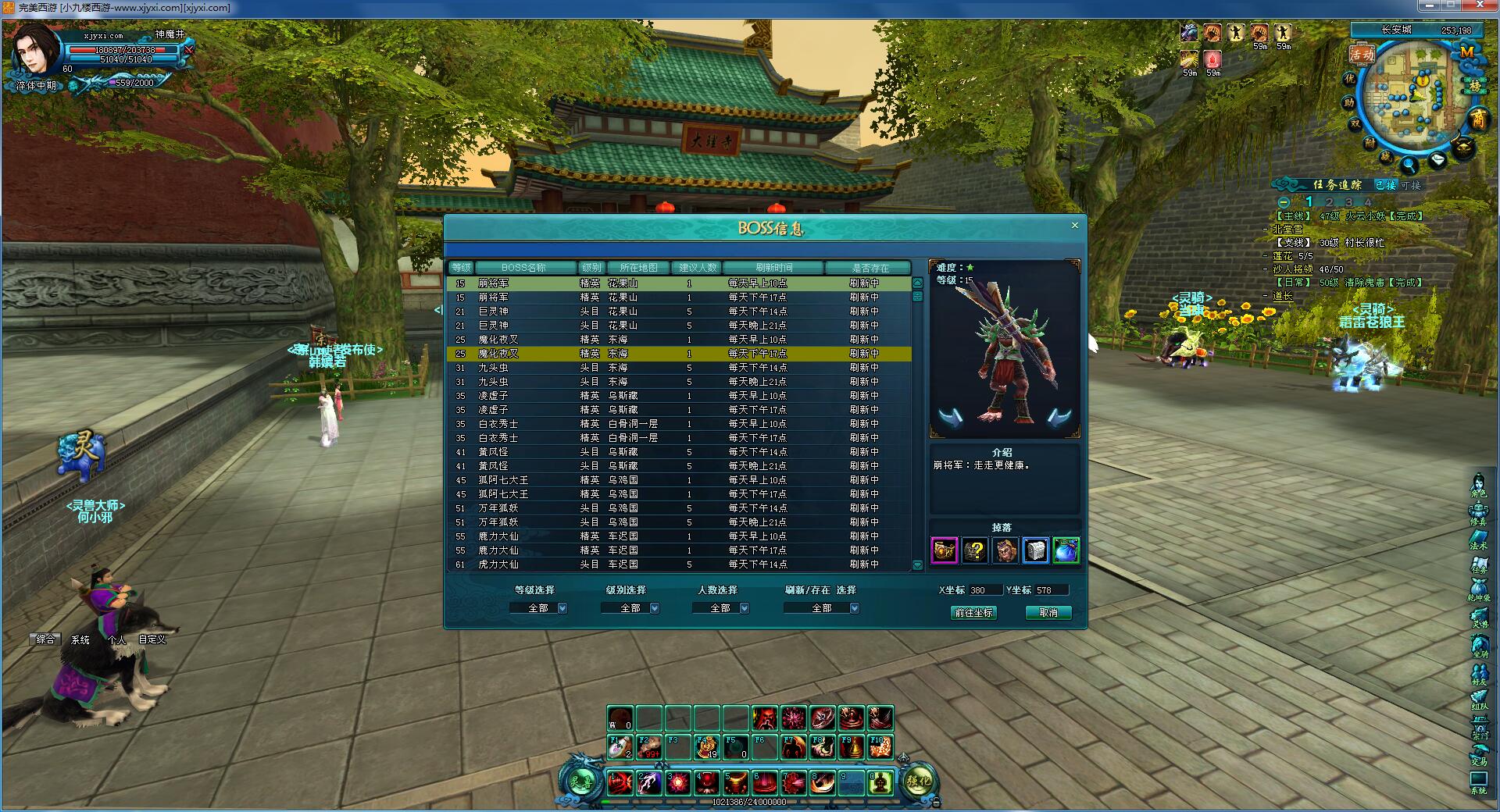Click the minimap magnifier search button
Viewport: 1500px width, 812px height.
click(1409, 165)
